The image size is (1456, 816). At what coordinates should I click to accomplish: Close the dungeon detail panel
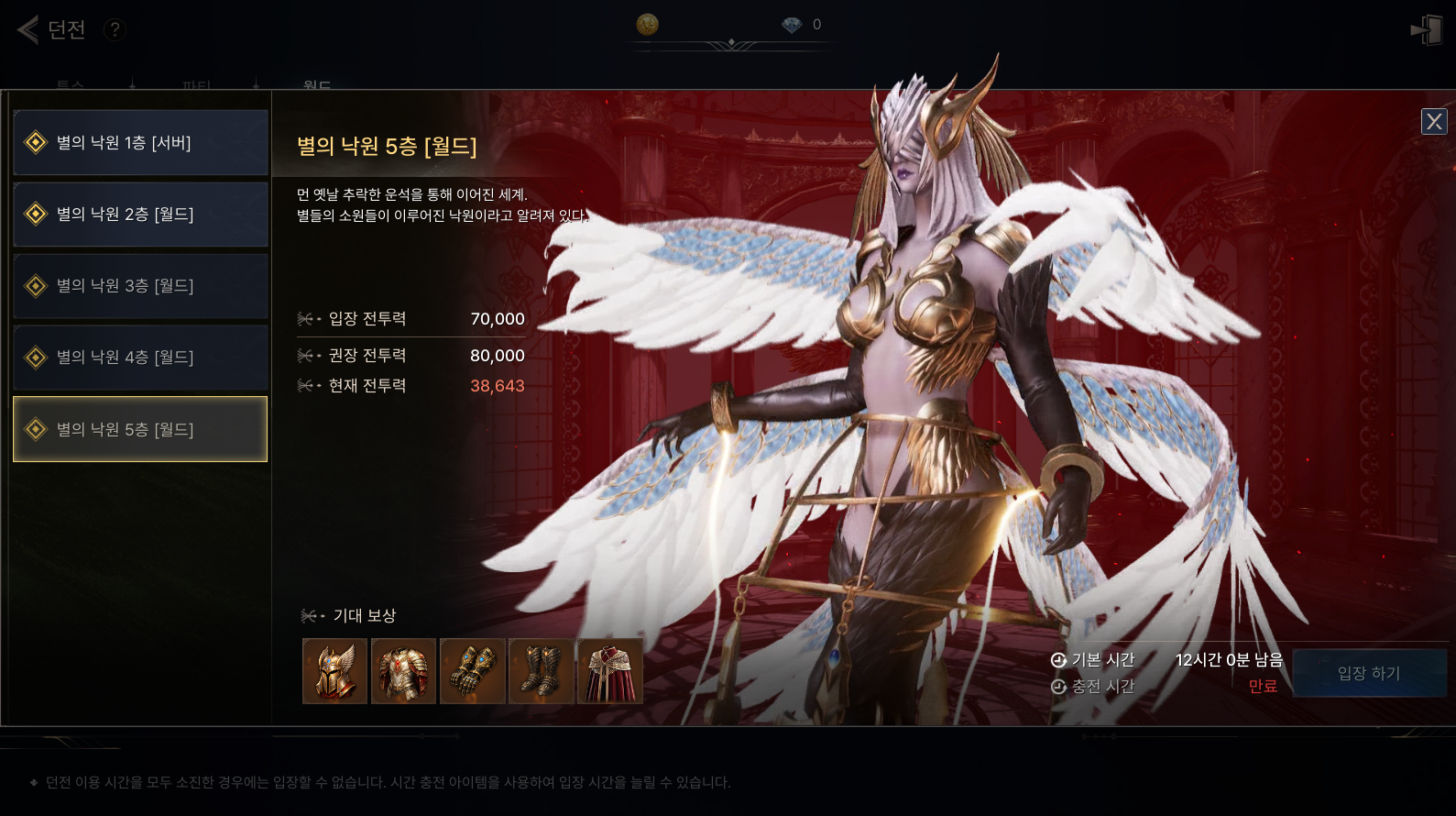[x=1434, y=121]
